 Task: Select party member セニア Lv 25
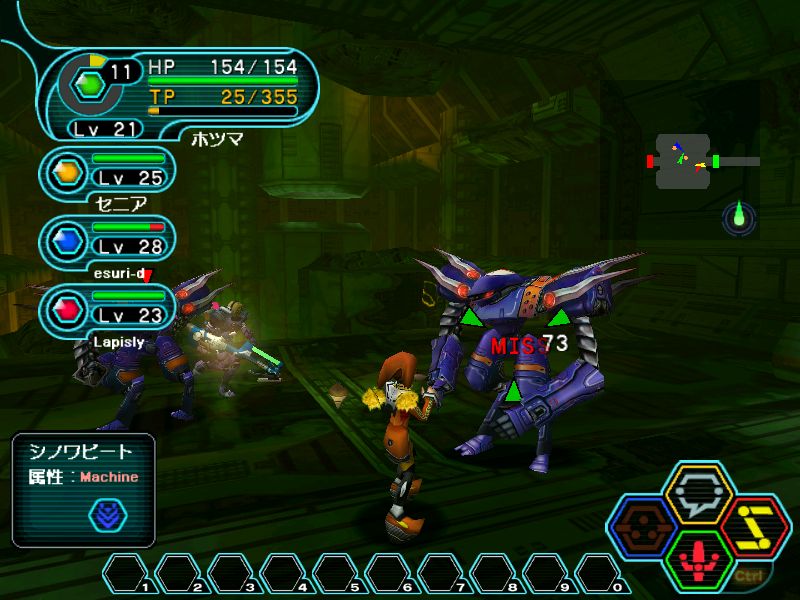[x=110, y=175]
